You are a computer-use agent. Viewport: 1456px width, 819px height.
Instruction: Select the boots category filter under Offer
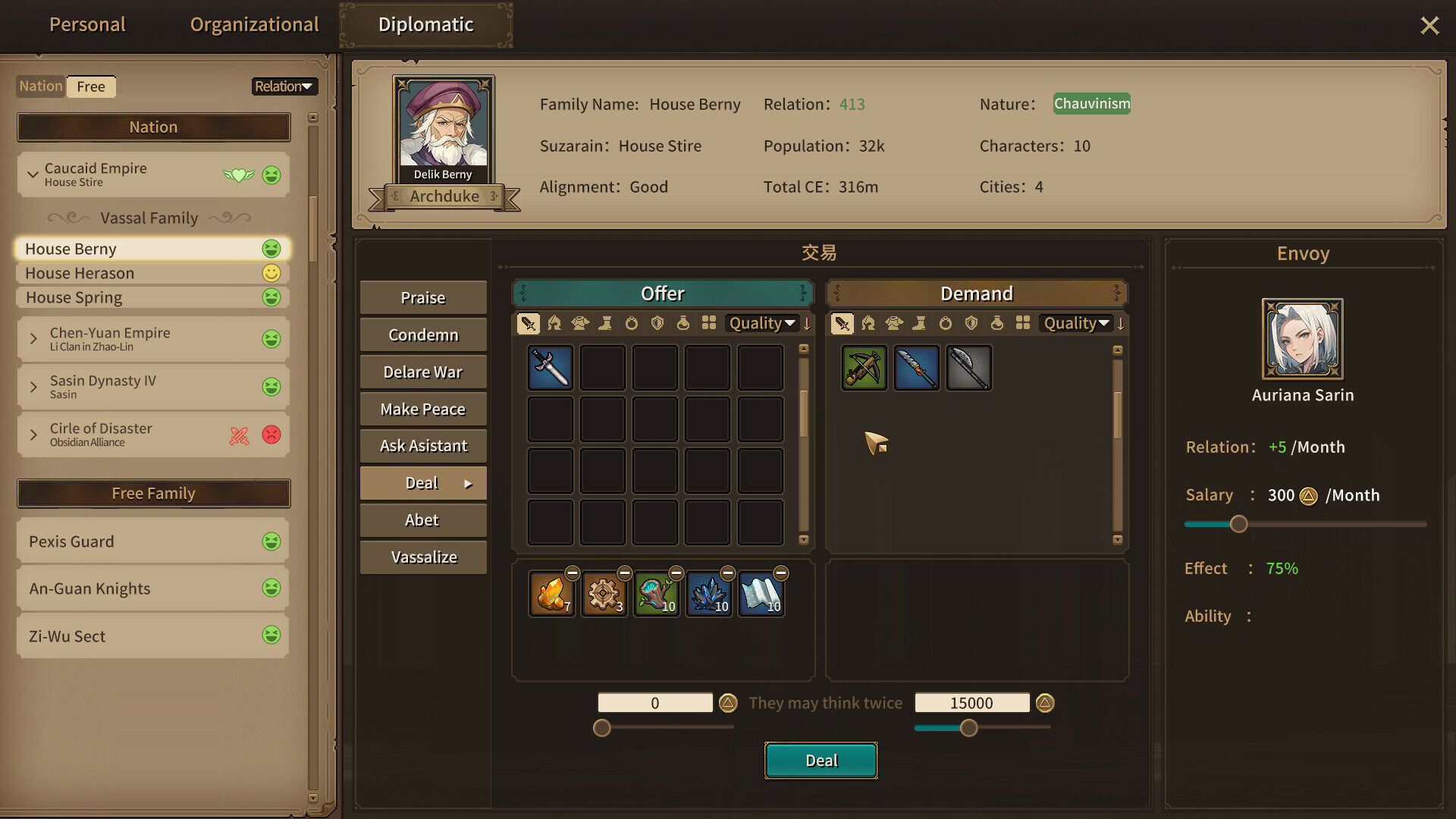606,323
